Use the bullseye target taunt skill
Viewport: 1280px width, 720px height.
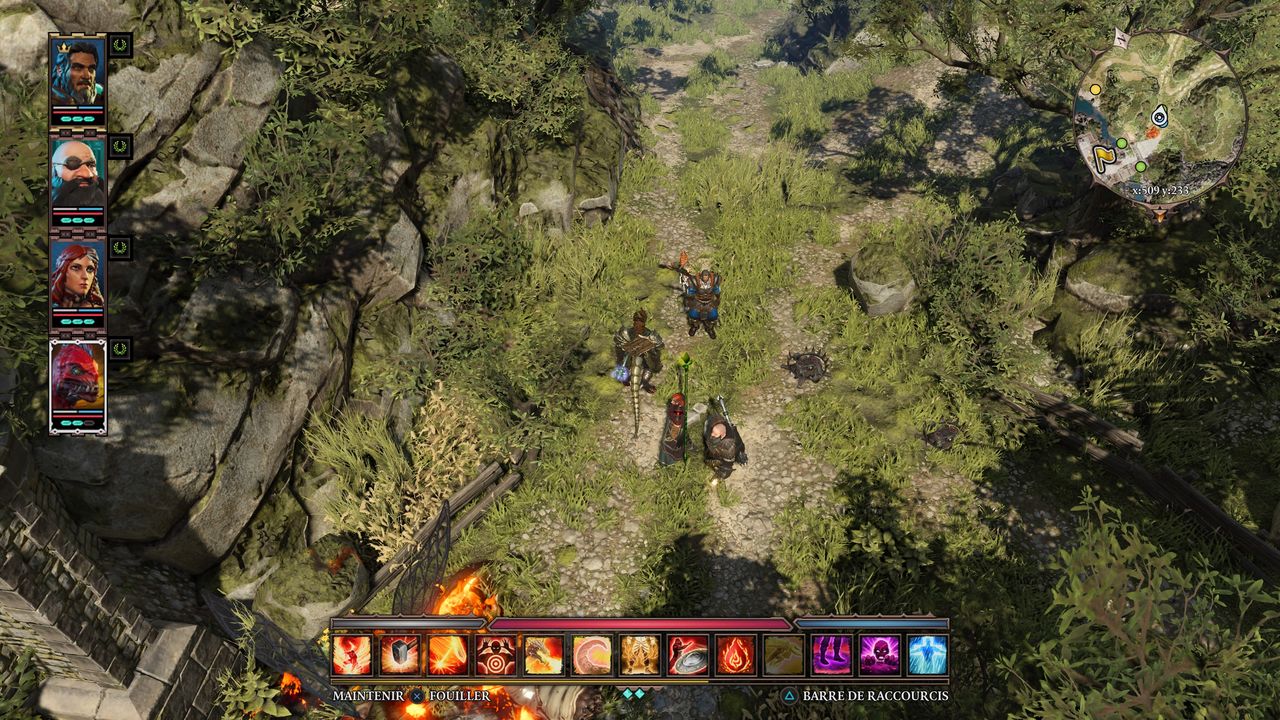(x=496, y=655)
